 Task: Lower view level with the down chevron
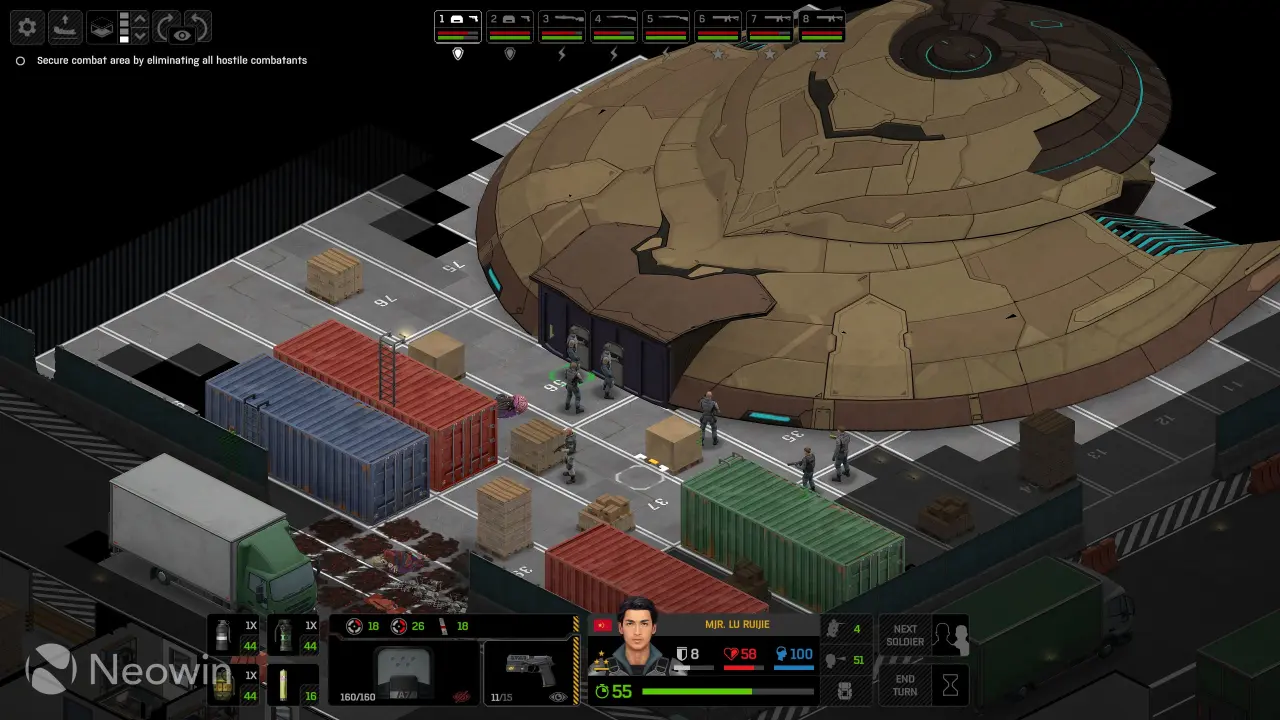tap(140, 36)
